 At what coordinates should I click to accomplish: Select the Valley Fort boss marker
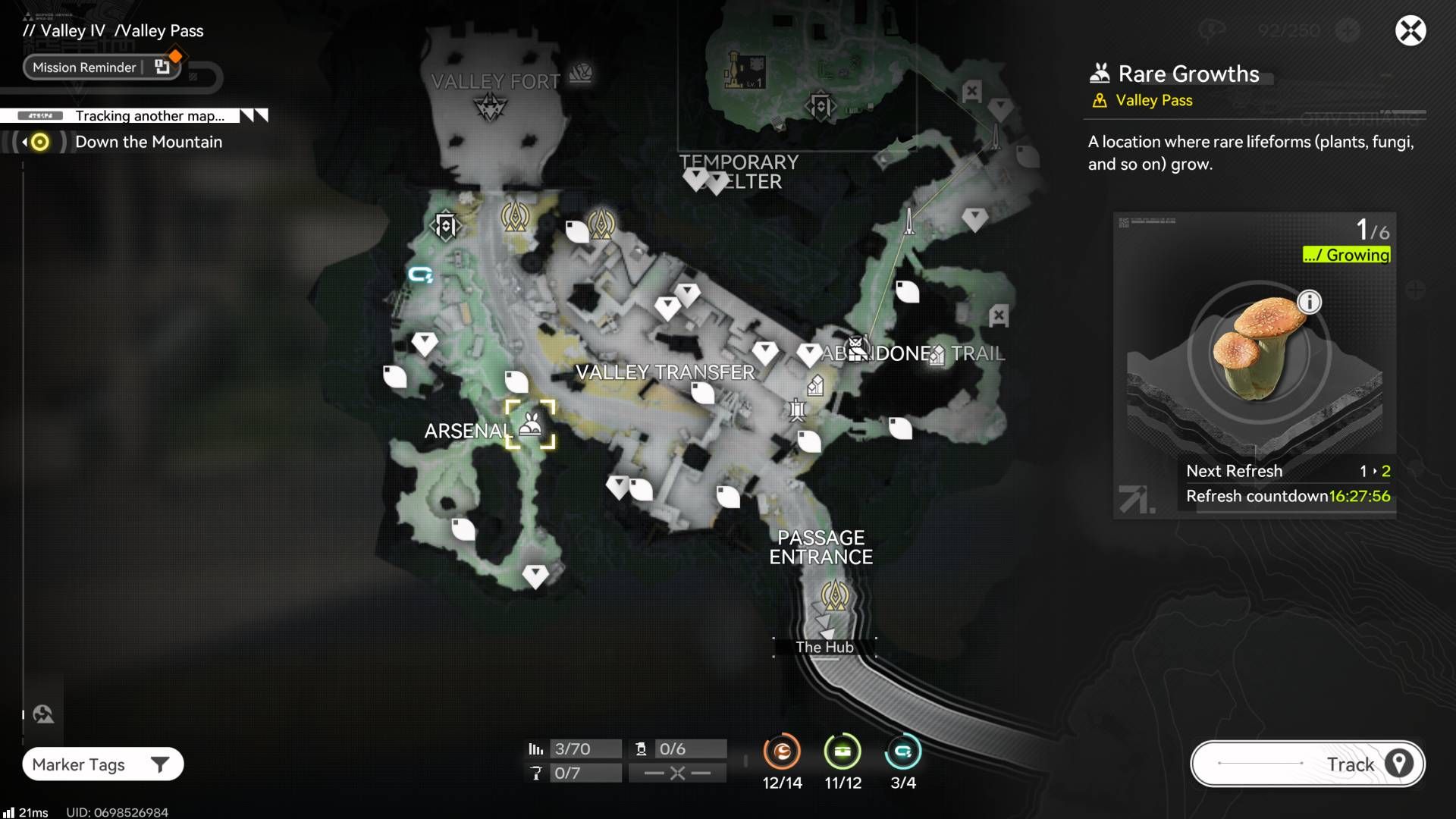click(491, 107)
